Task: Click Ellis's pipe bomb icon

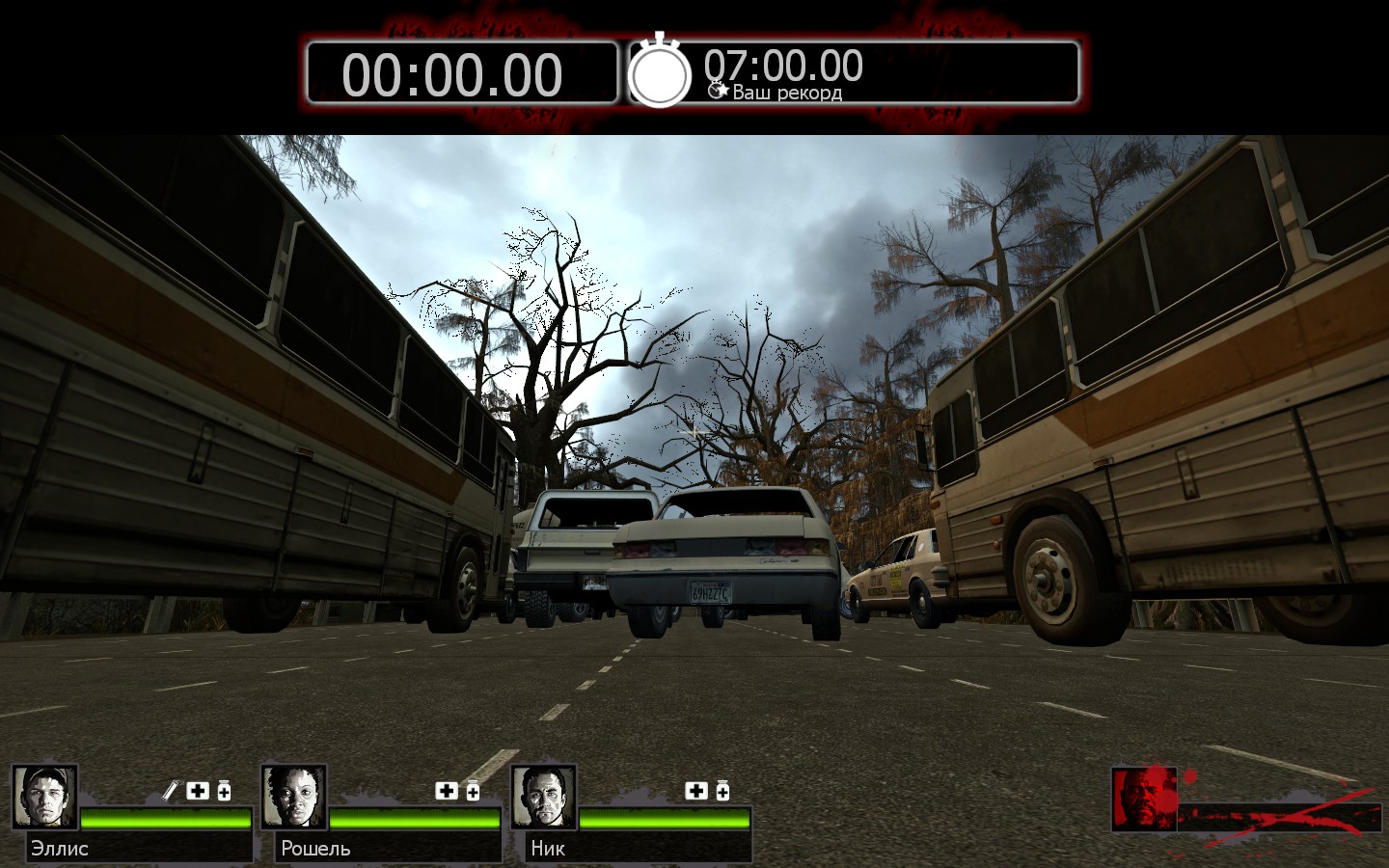Action: click(x=171, y=791)
